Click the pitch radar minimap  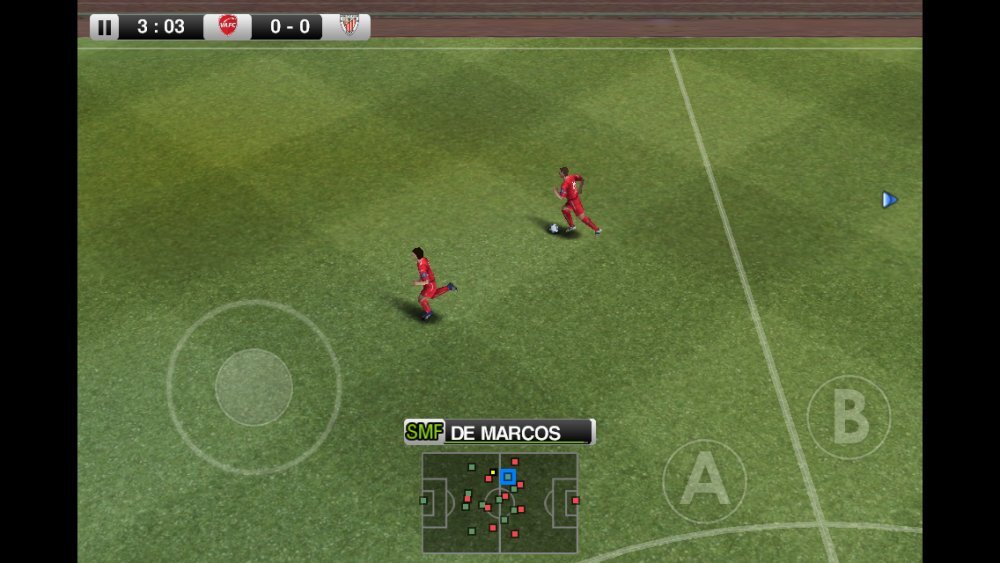499,502
